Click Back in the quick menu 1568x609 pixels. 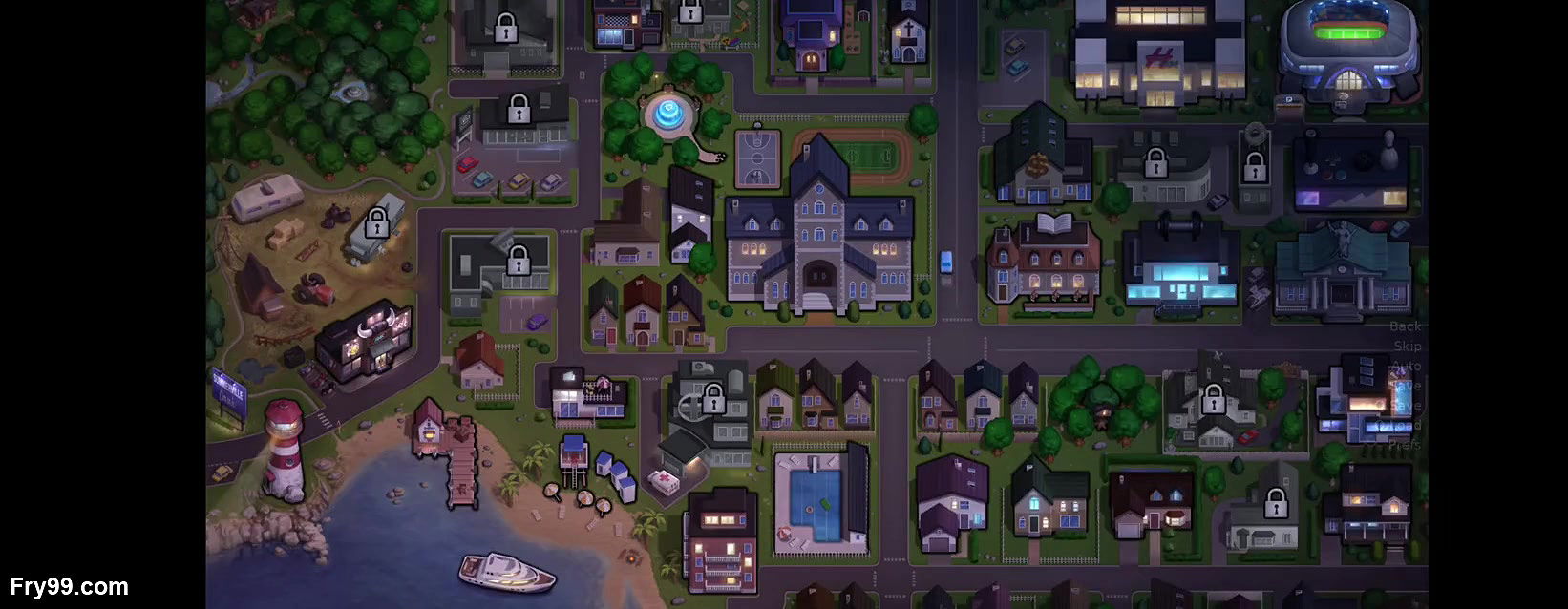[x=1405, y=326]
